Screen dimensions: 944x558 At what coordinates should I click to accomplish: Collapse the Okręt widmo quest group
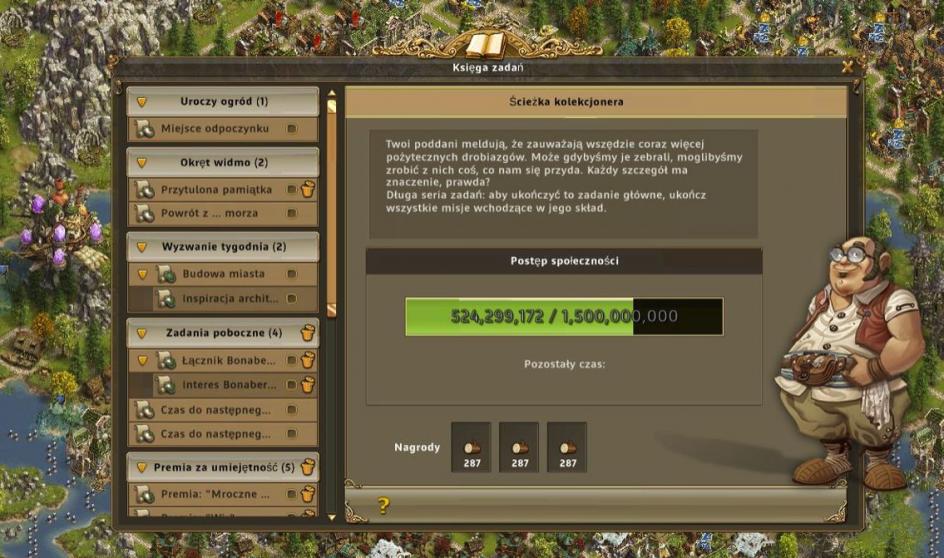click(x=142, y=163)
